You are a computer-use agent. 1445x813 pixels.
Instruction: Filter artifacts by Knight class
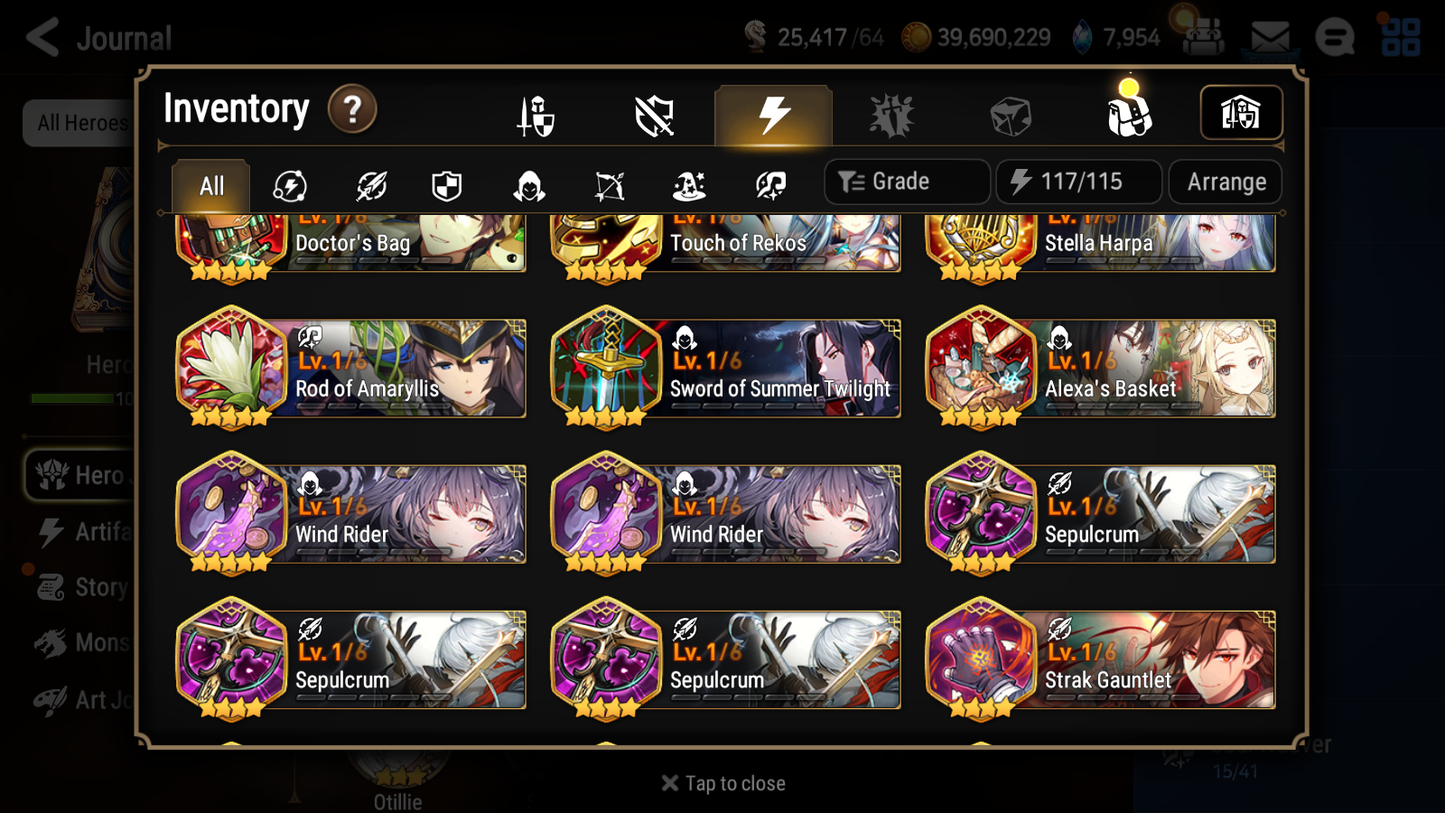pyautogui.click(x=446, y=185)
